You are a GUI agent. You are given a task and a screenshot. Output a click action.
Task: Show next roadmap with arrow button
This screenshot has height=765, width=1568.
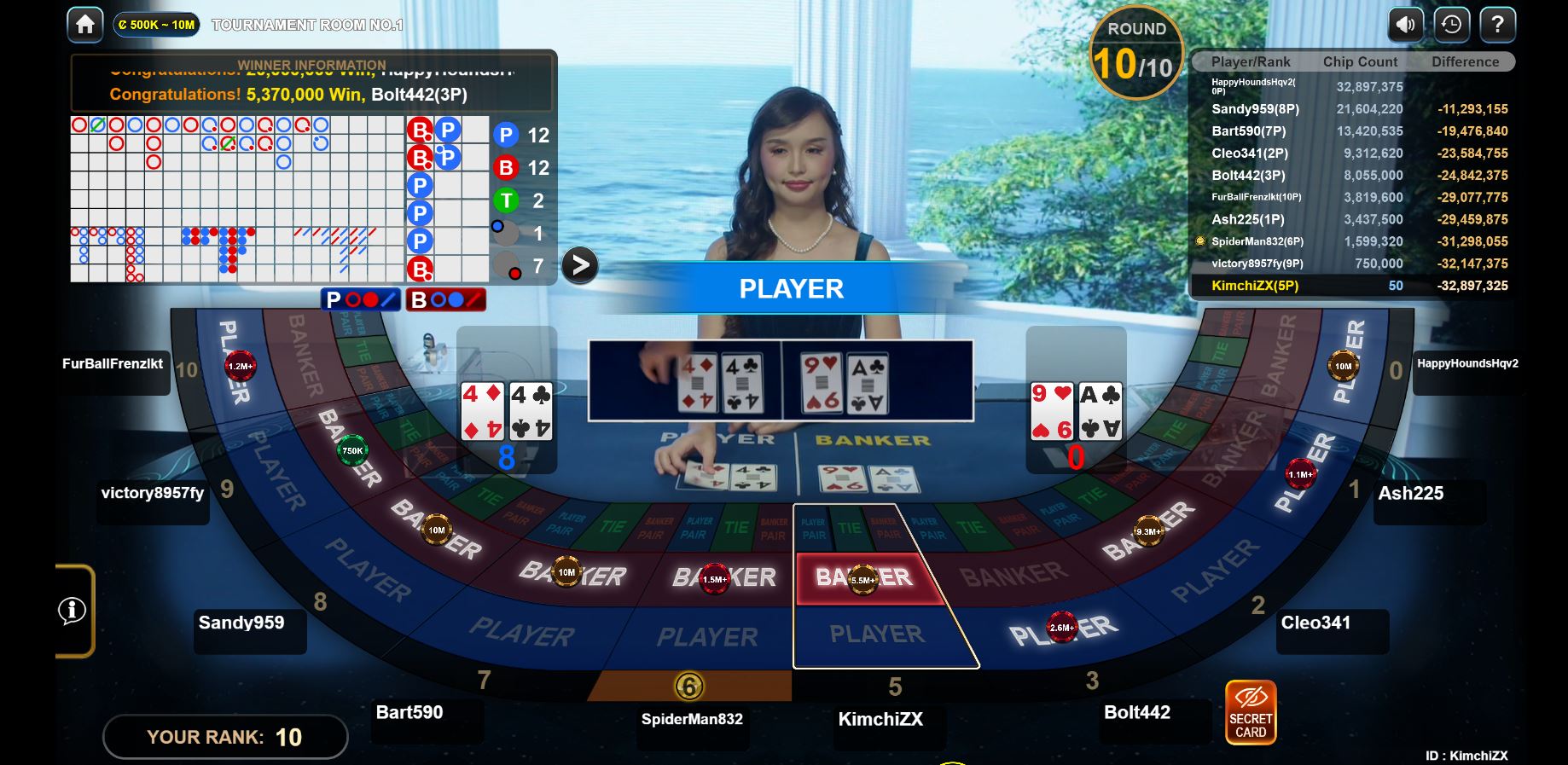(580, 265)
